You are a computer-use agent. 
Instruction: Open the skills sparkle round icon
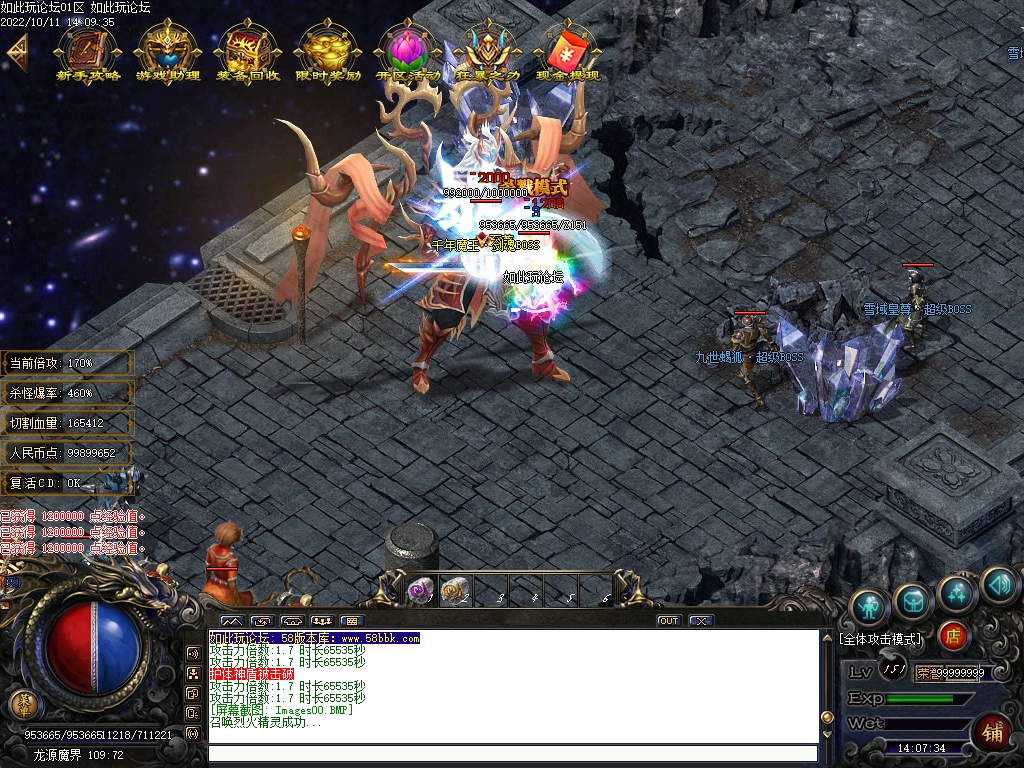click(x=957, y=592)
